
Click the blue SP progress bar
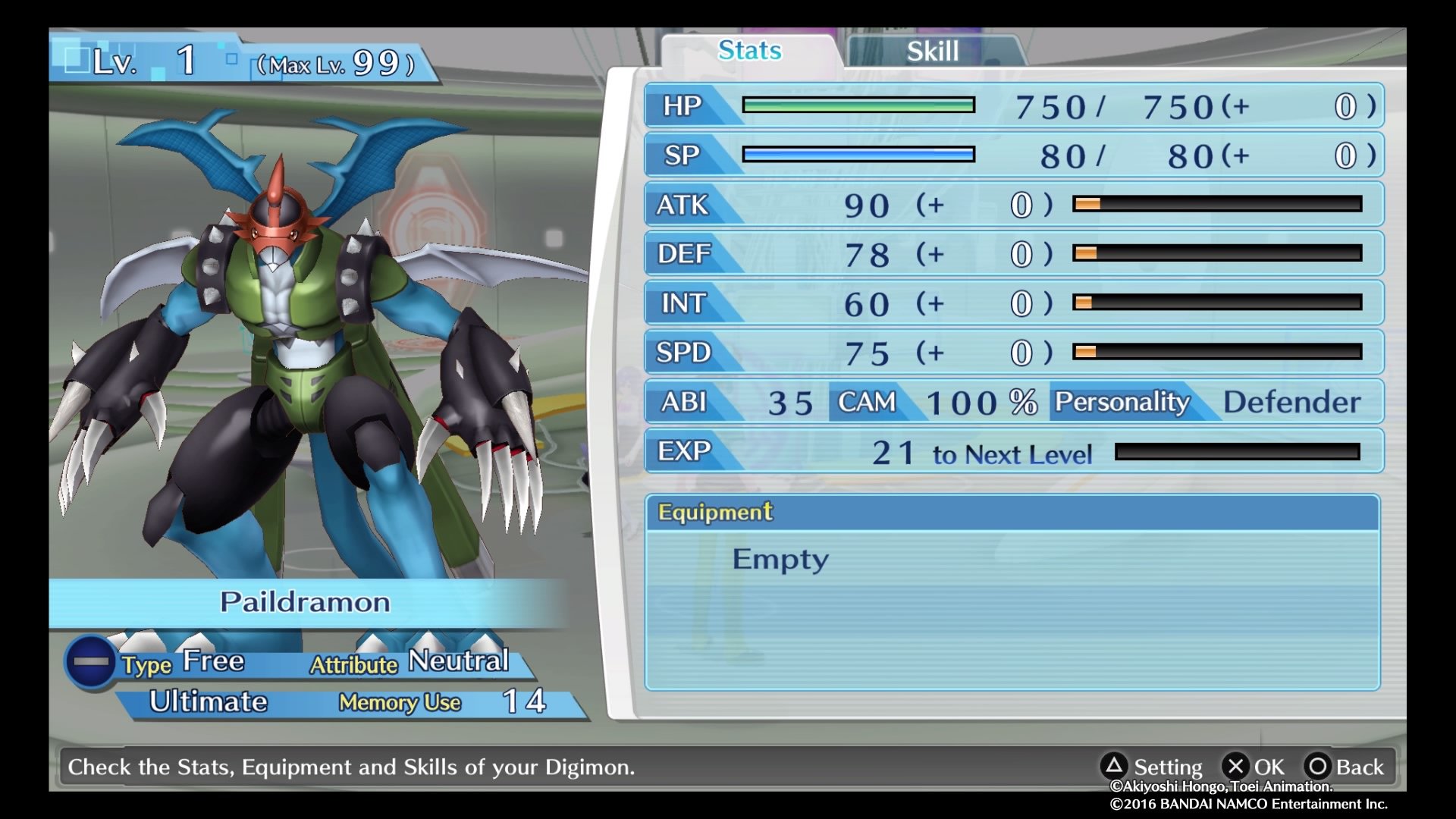coord(858,155)
